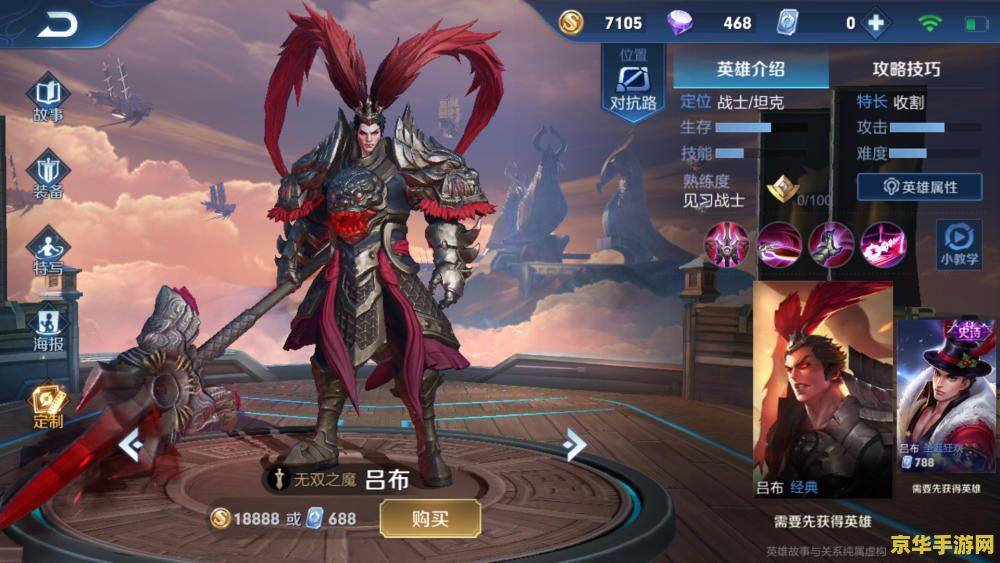Open the 海报 poster section
The height and width of the screenshot is (563, 1000).
[48, 330]
